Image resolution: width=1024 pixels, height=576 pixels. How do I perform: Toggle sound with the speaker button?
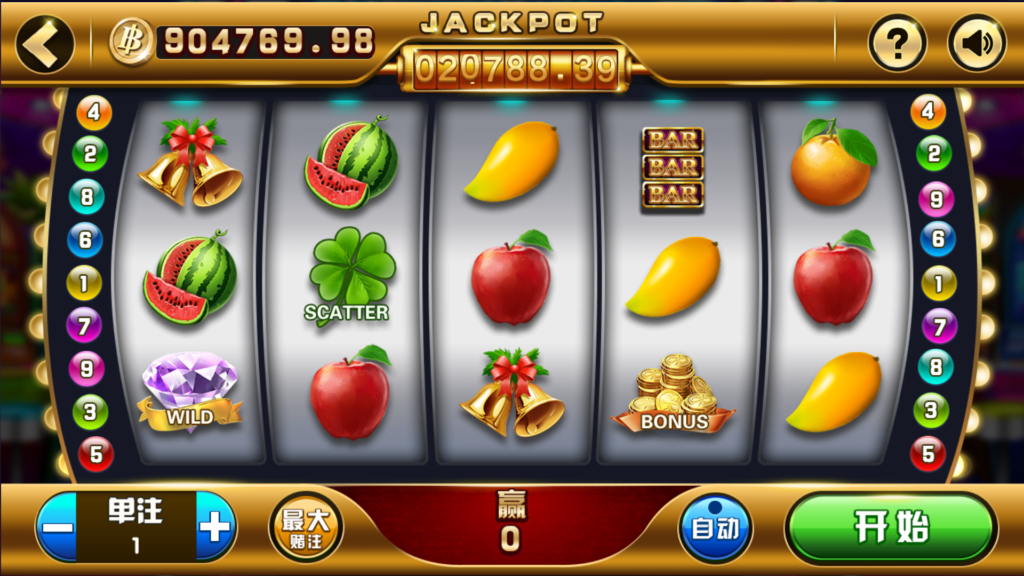(x=976, y=43)
